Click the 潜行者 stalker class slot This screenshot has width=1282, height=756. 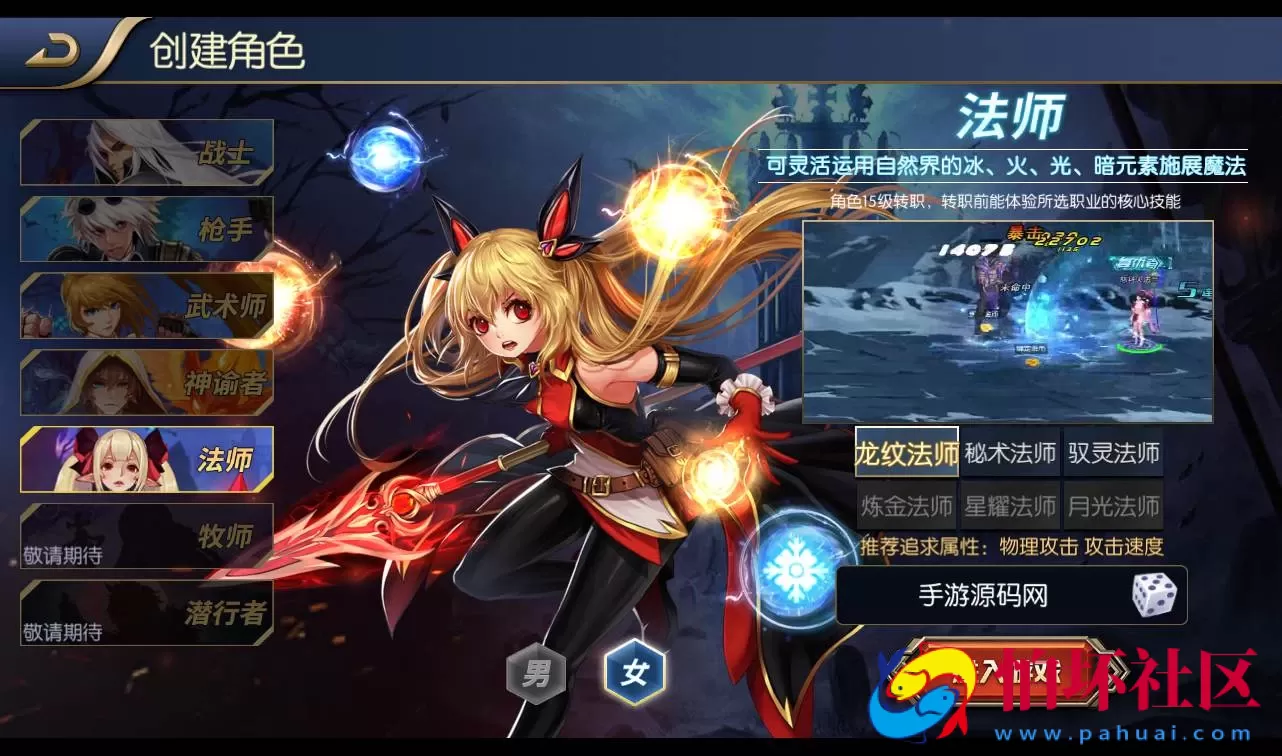[146, 611]
